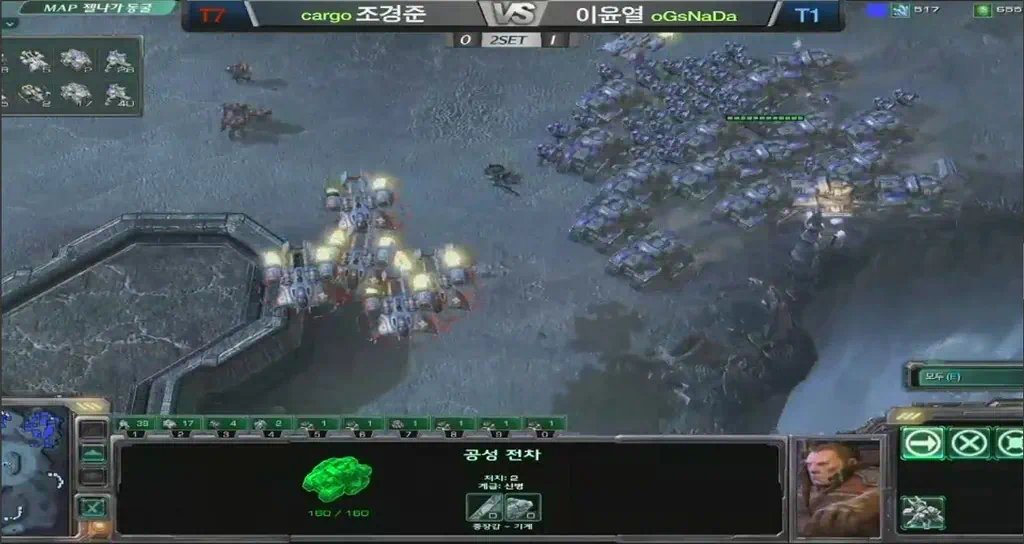
Task: Toggle the minimap terrain button
Action: 92,453
